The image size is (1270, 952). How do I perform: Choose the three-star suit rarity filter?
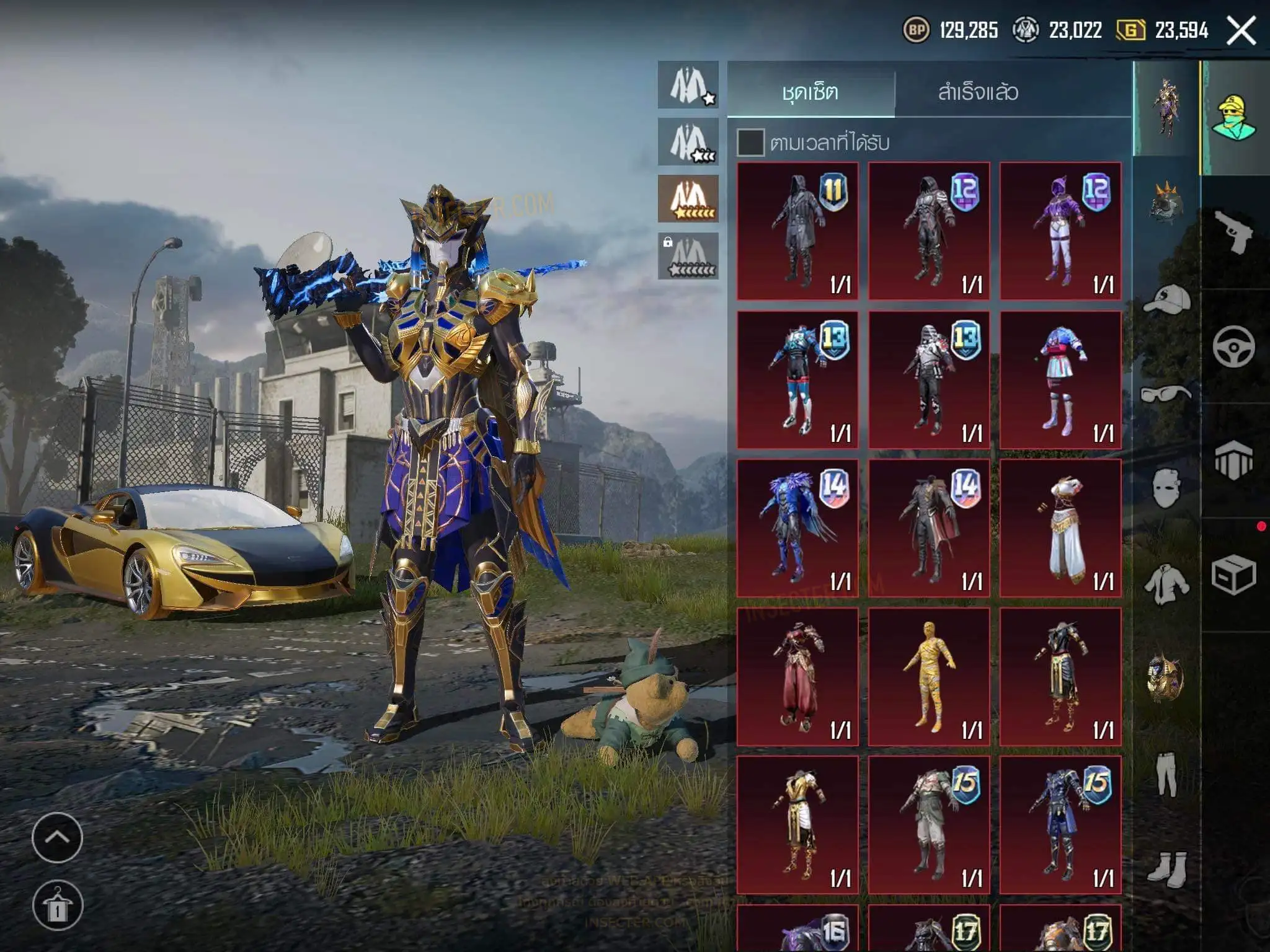(688, 142)
